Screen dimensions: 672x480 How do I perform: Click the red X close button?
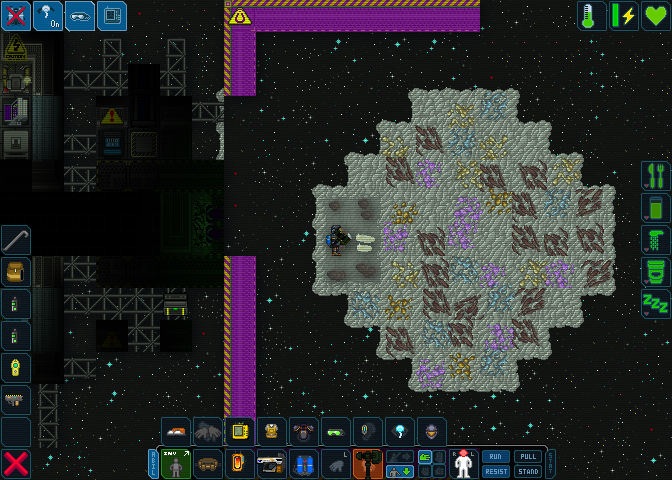point(16,464)
